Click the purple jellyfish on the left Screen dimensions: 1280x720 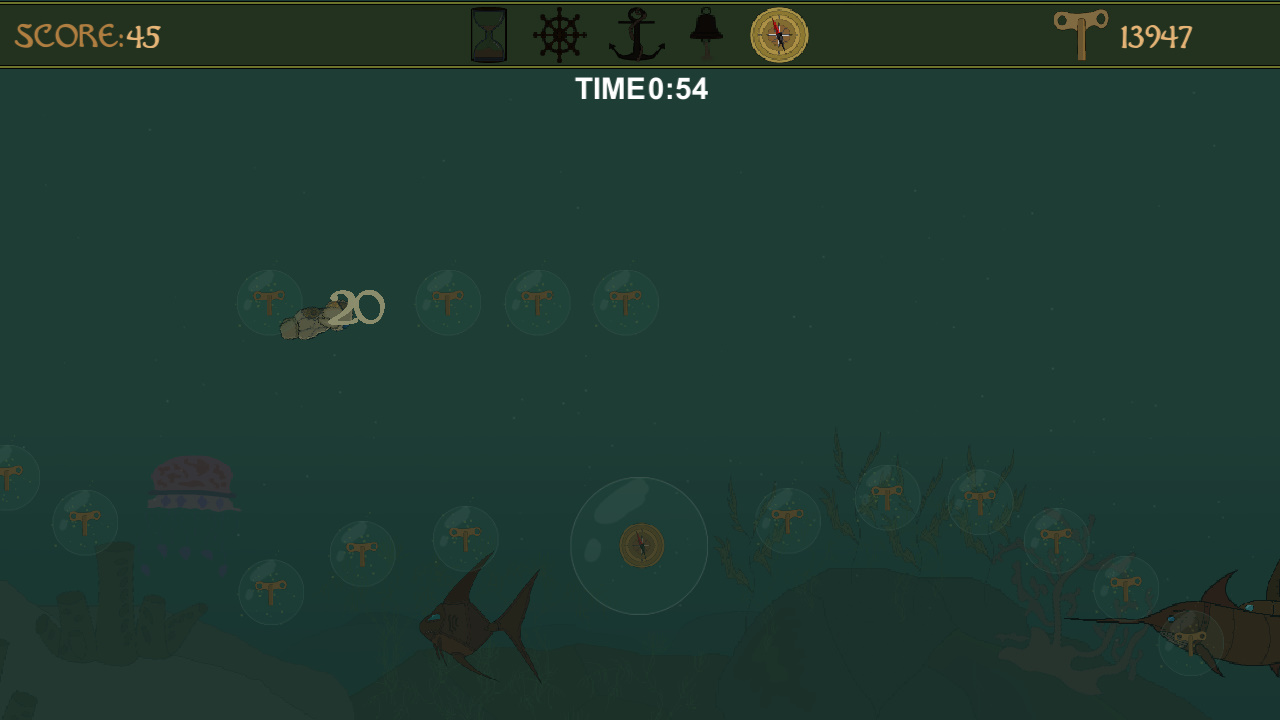coord(190,485)
